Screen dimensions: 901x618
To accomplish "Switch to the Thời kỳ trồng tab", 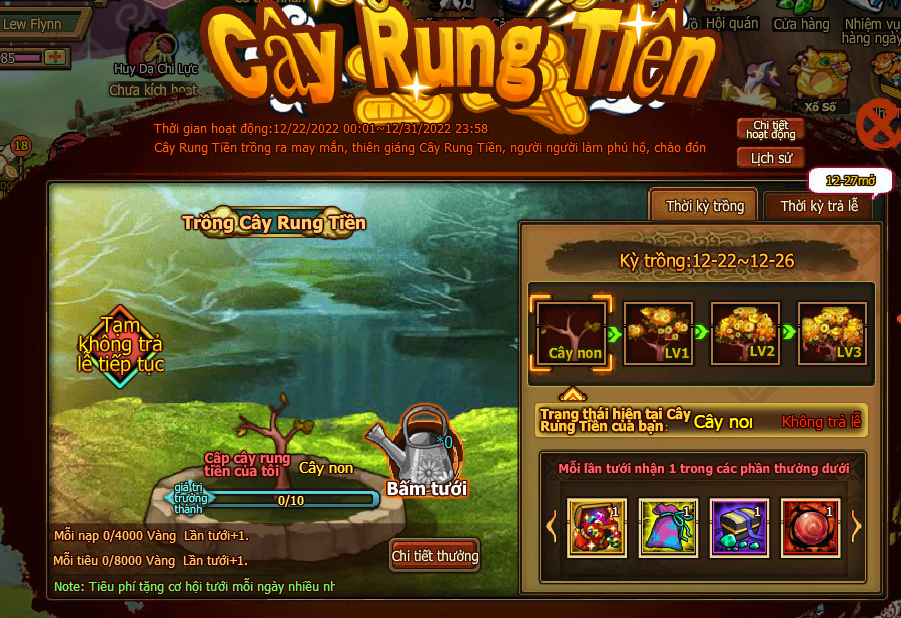I will click(x=705, y=206).
